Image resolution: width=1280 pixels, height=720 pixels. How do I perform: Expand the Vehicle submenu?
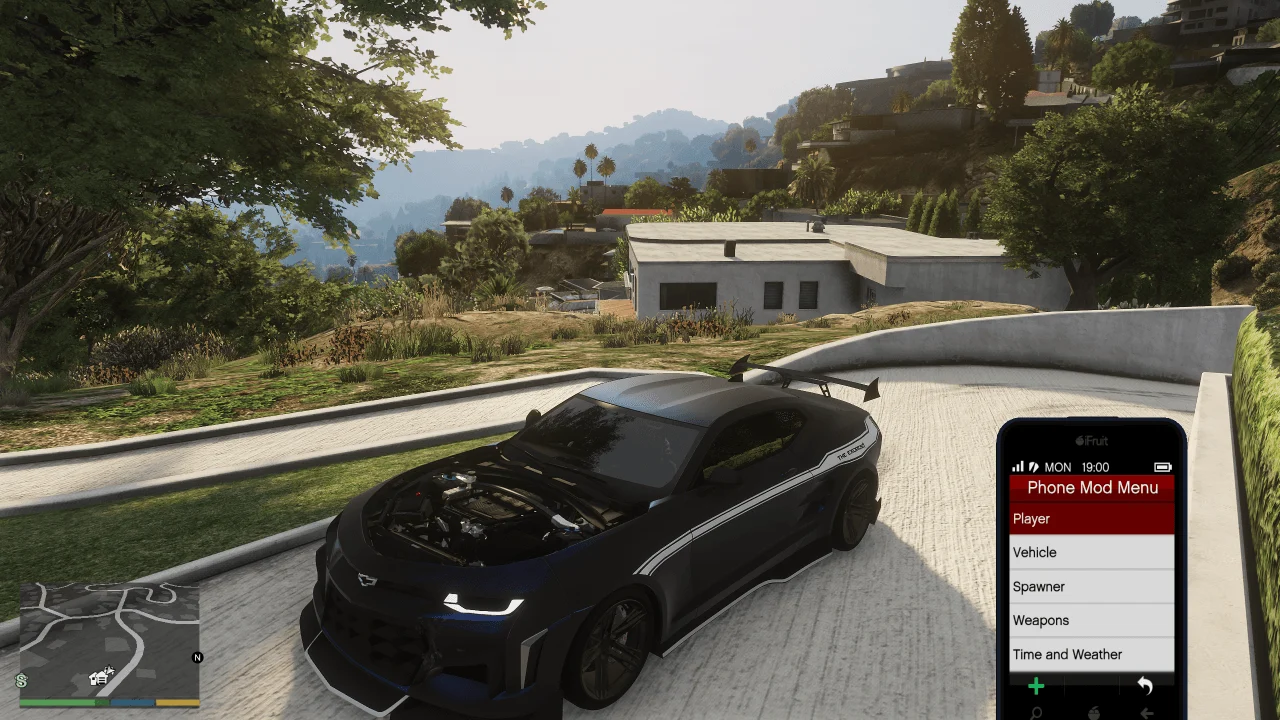(x=1092, y=552)
